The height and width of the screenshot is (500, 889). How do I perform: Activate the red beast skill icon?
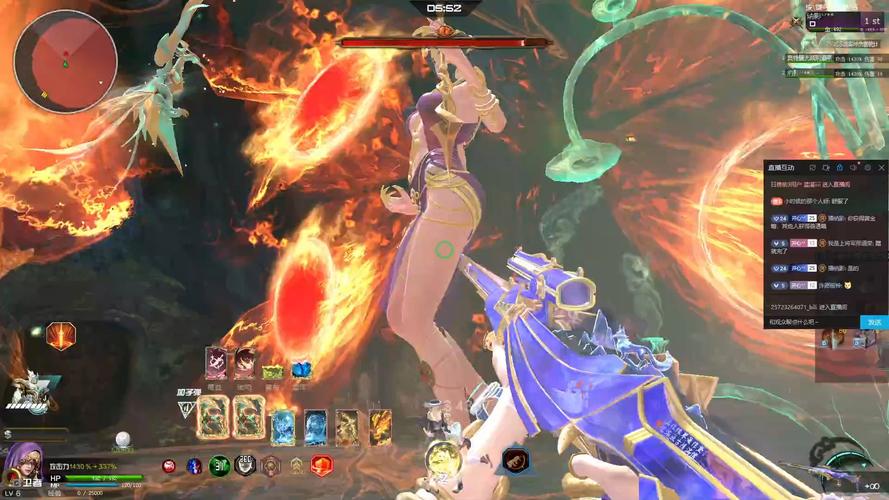(516, 460)
